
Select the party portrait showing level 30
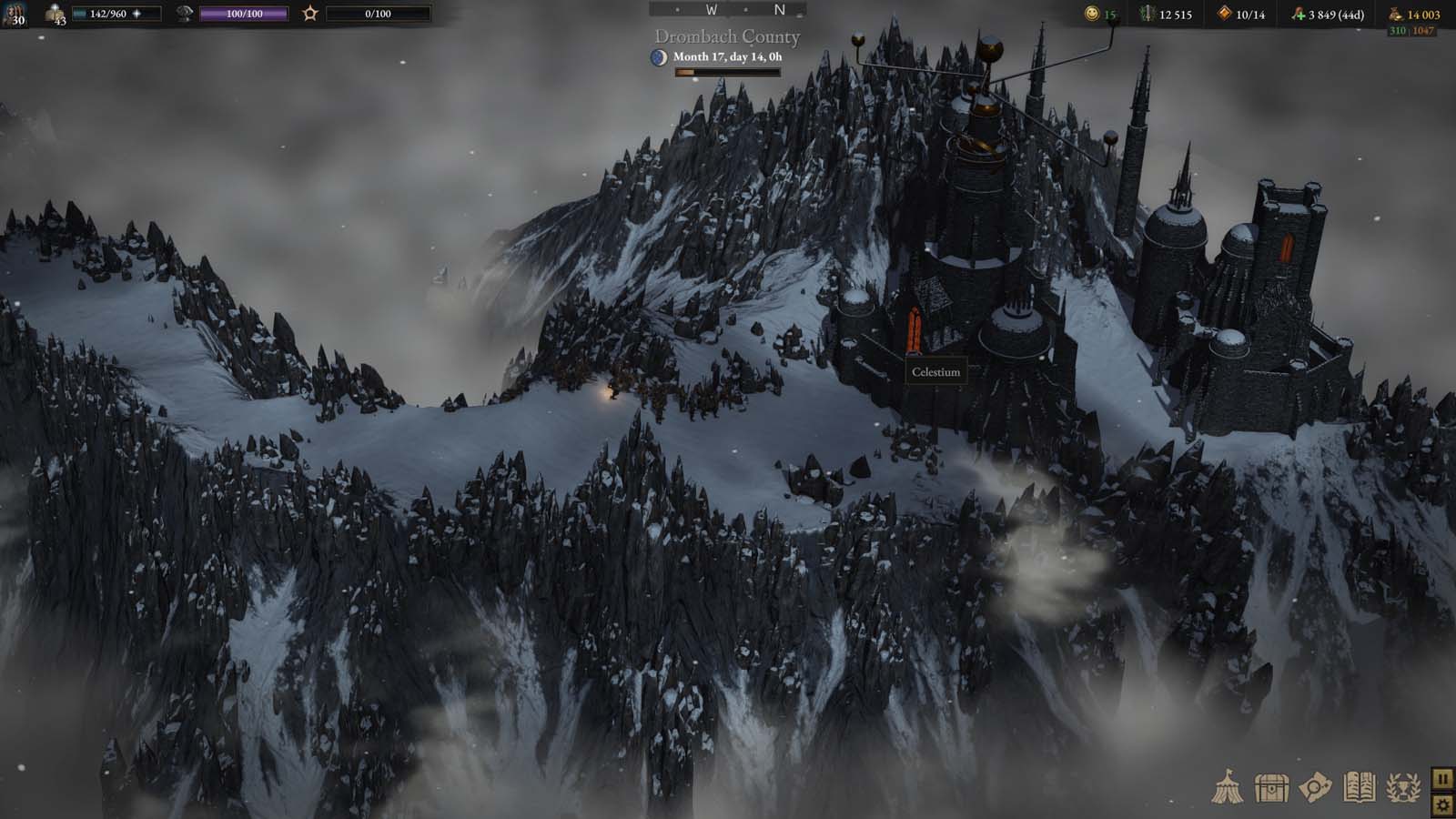[x=14, y=15]
